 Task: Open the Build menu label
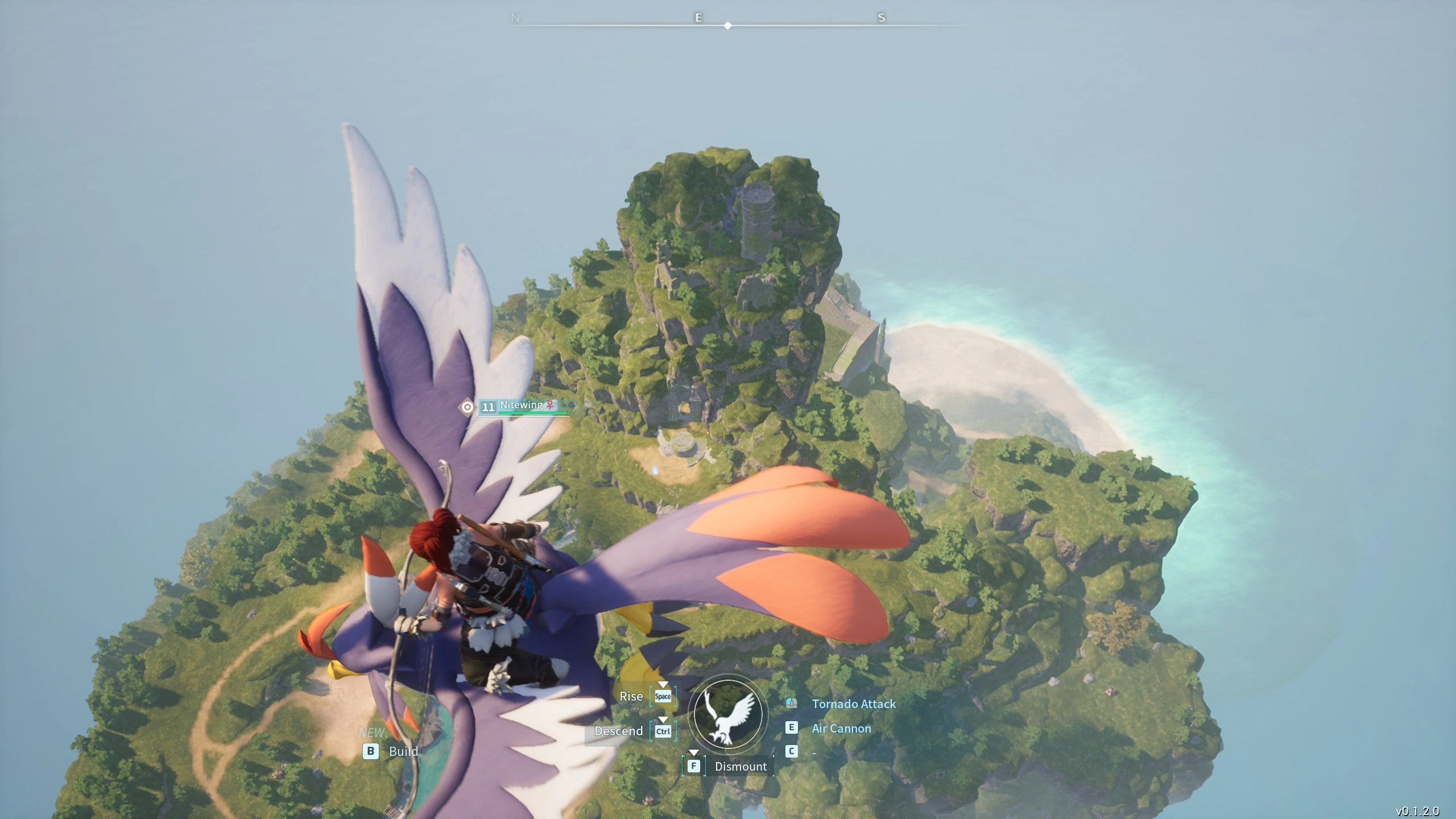[x=404, y=751]
